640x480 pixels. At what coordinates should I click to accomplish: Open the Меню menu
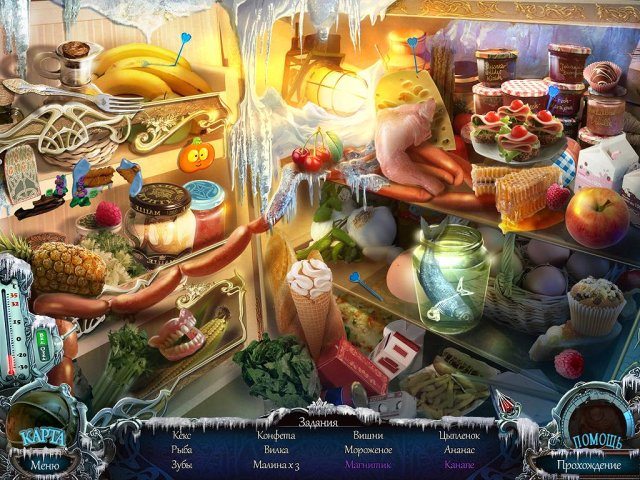pos(44,464)
